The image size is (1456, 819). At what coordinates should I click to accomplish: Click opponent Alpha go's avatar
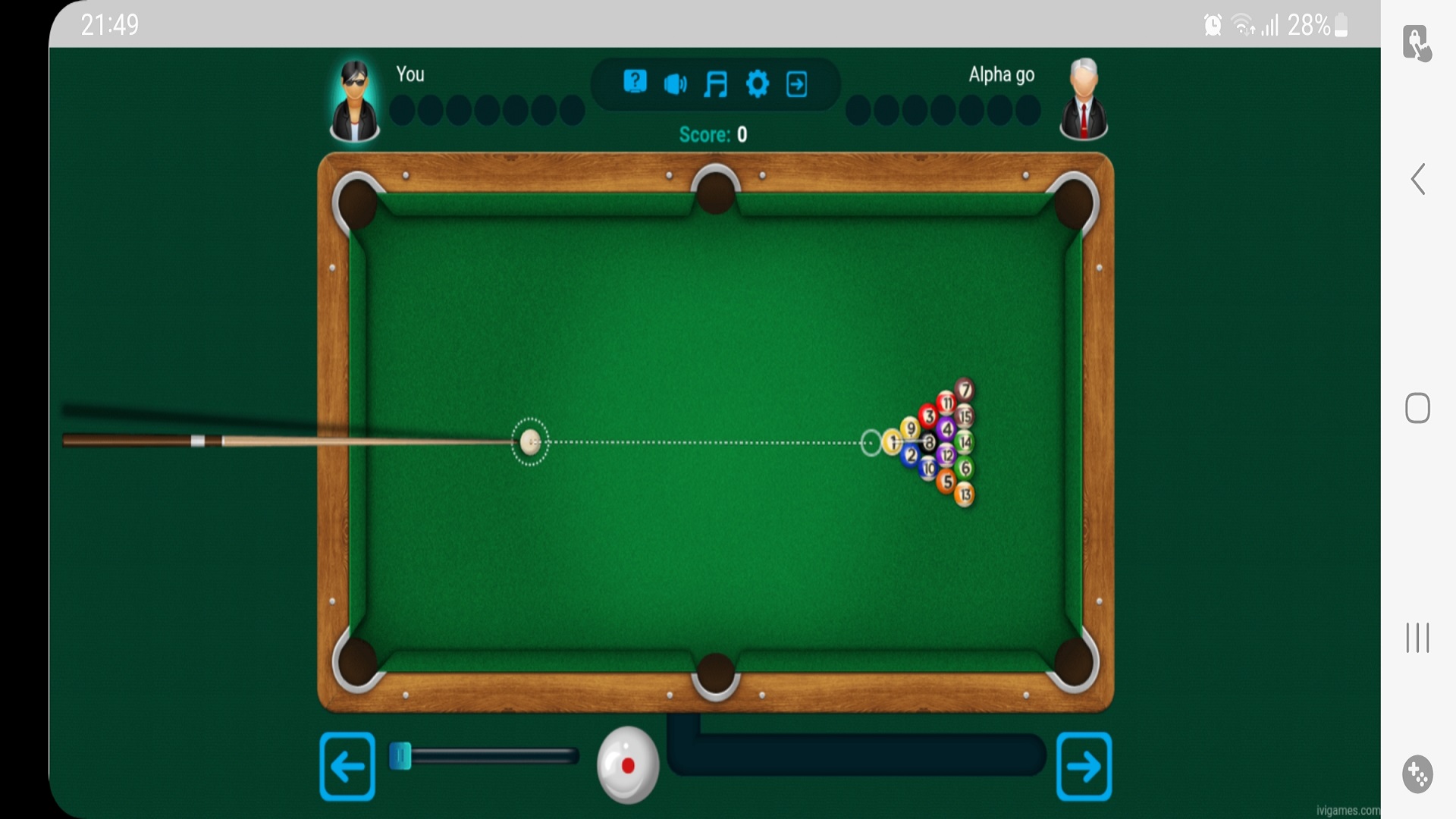point(1084,99)
